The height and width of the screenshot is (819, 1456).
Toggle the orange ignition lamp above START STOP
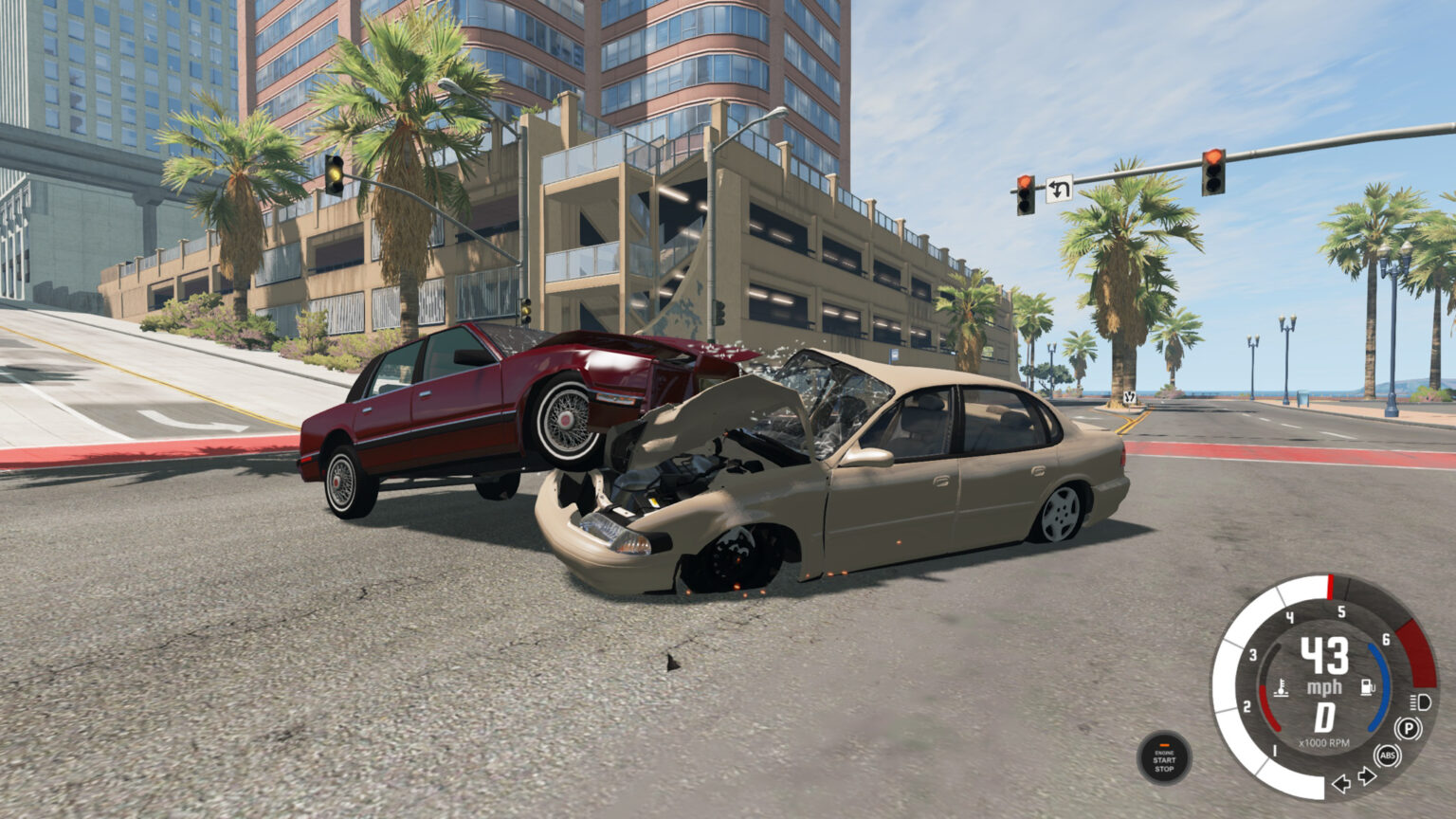point(1165,745)
